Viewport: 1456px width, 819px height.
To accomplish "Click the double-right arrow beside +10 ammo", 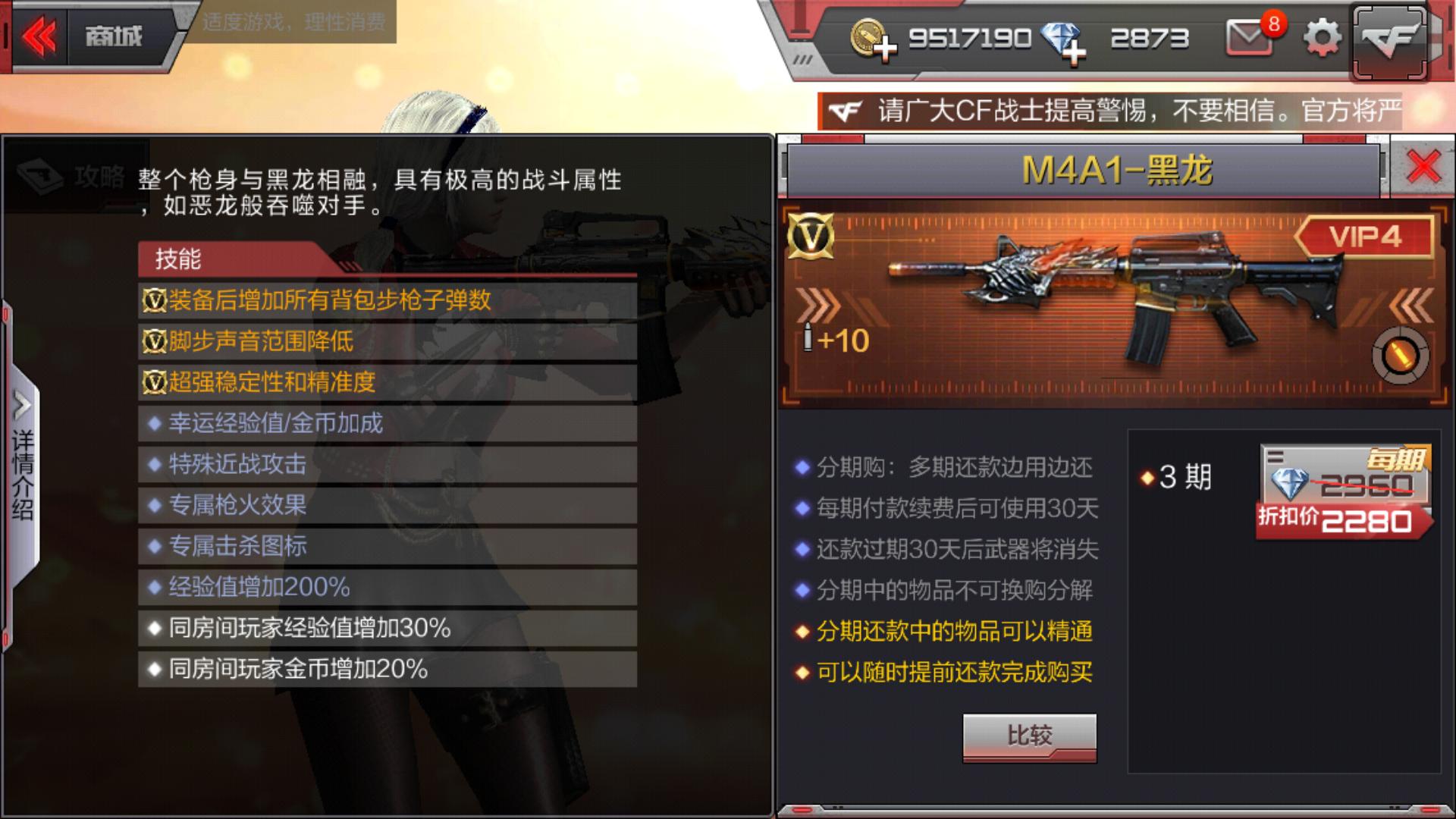I will coord(815,306).
